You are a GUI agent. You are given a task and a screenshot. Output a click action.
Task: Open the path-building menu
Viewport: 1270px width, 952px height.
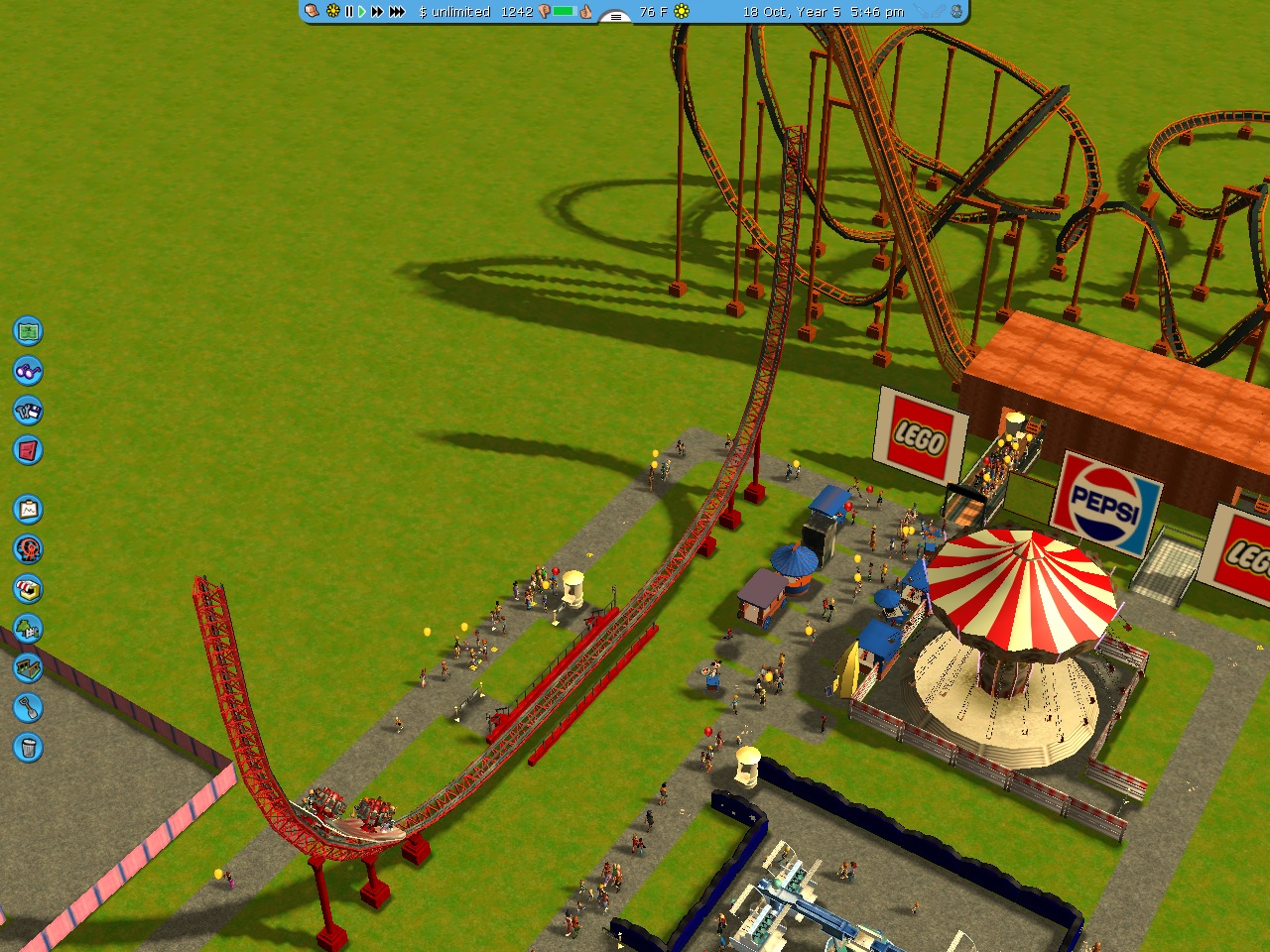pos(28,668)
